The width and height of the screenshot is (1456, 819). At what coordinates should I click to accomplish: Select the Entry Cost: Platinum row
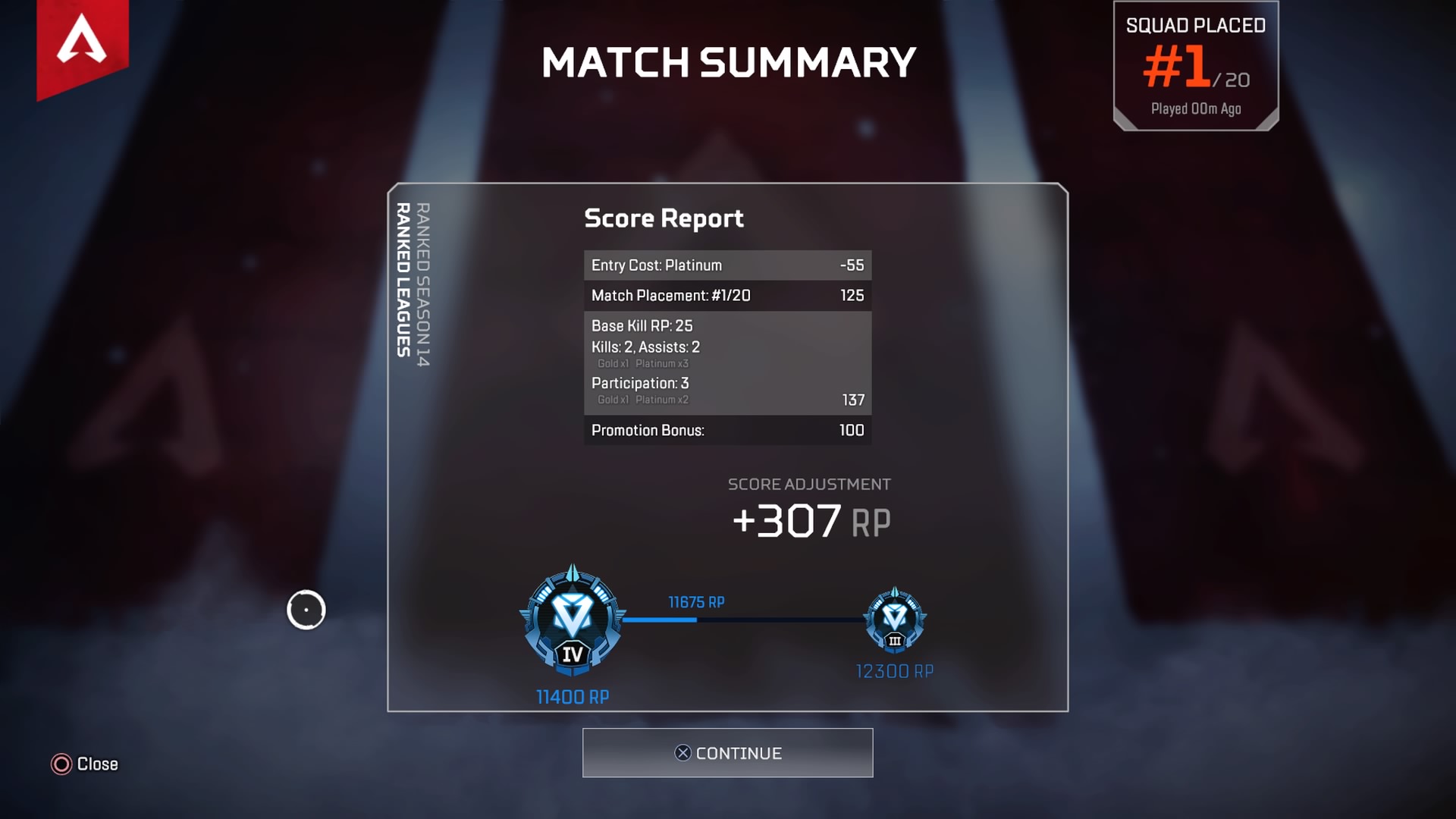[x=726, y=265]
